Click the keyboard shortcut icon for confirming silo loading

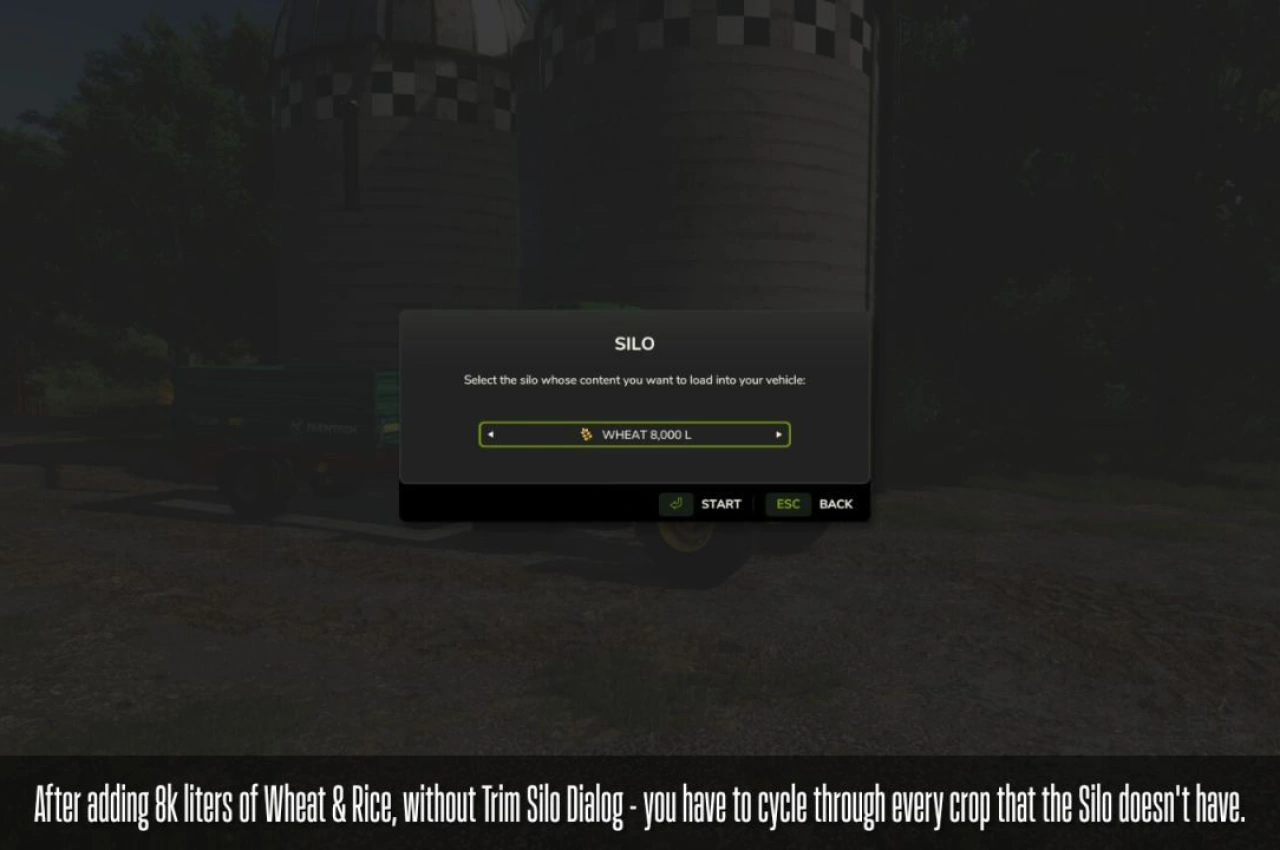click(675, 505)
